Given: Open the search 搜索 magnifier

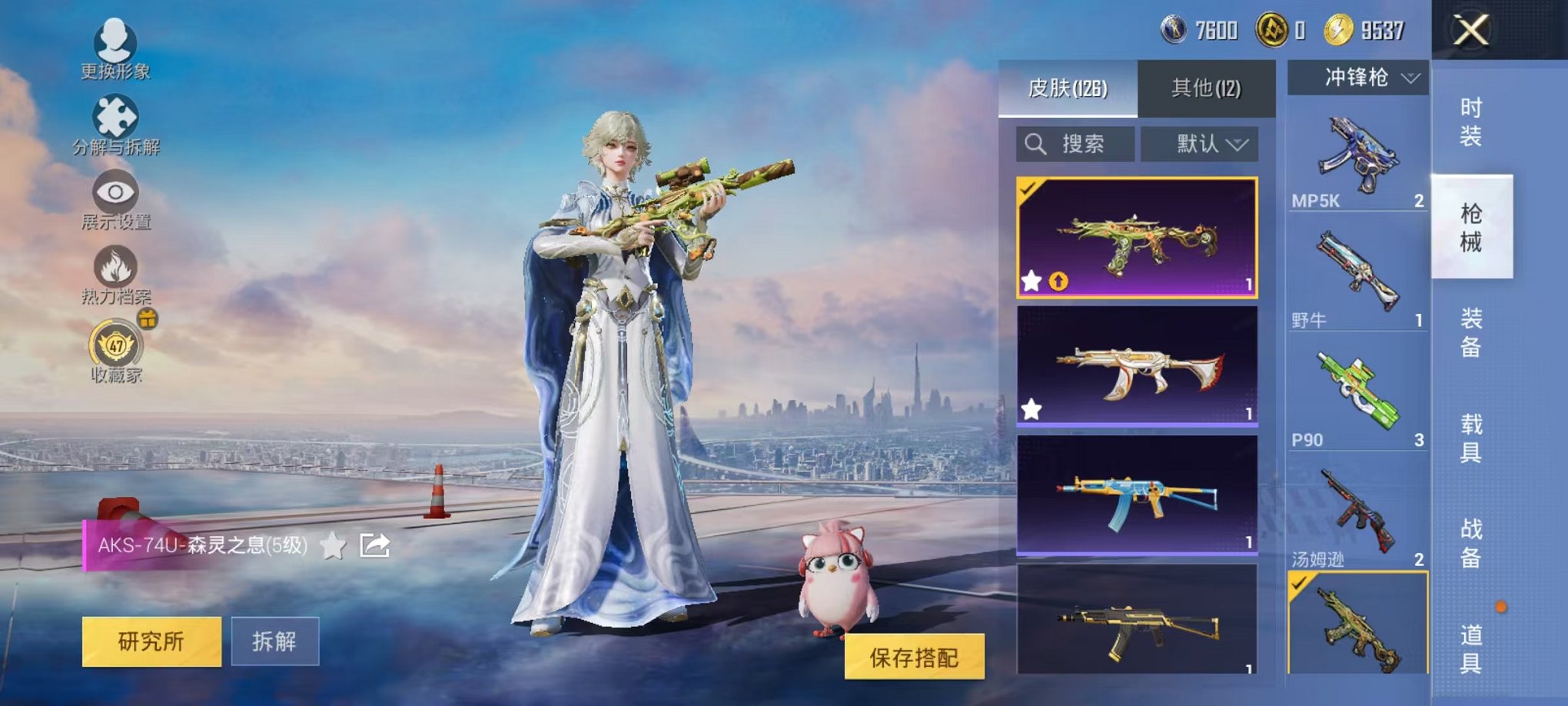Looking at the screenshot, I should (x=1036, y=145).
